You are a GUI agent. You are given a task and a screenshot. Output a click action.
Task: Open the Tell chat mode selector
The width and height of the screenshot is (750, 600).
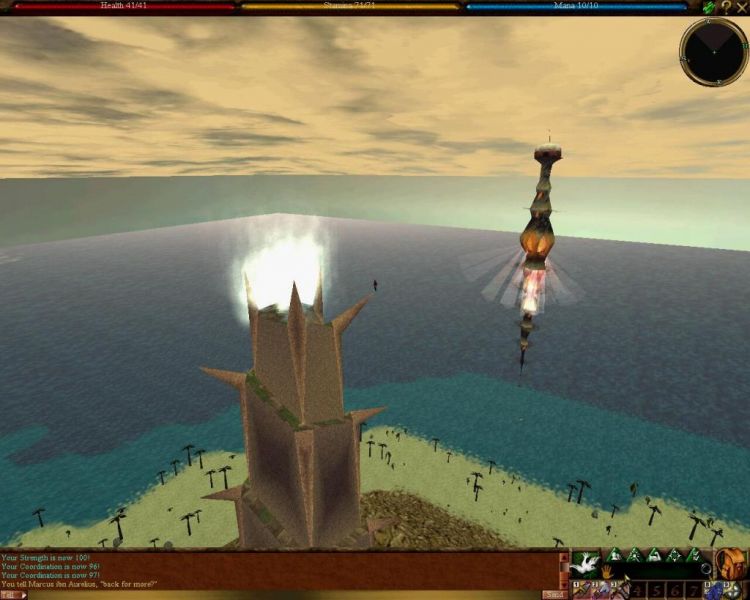click(x=13, y=594)
